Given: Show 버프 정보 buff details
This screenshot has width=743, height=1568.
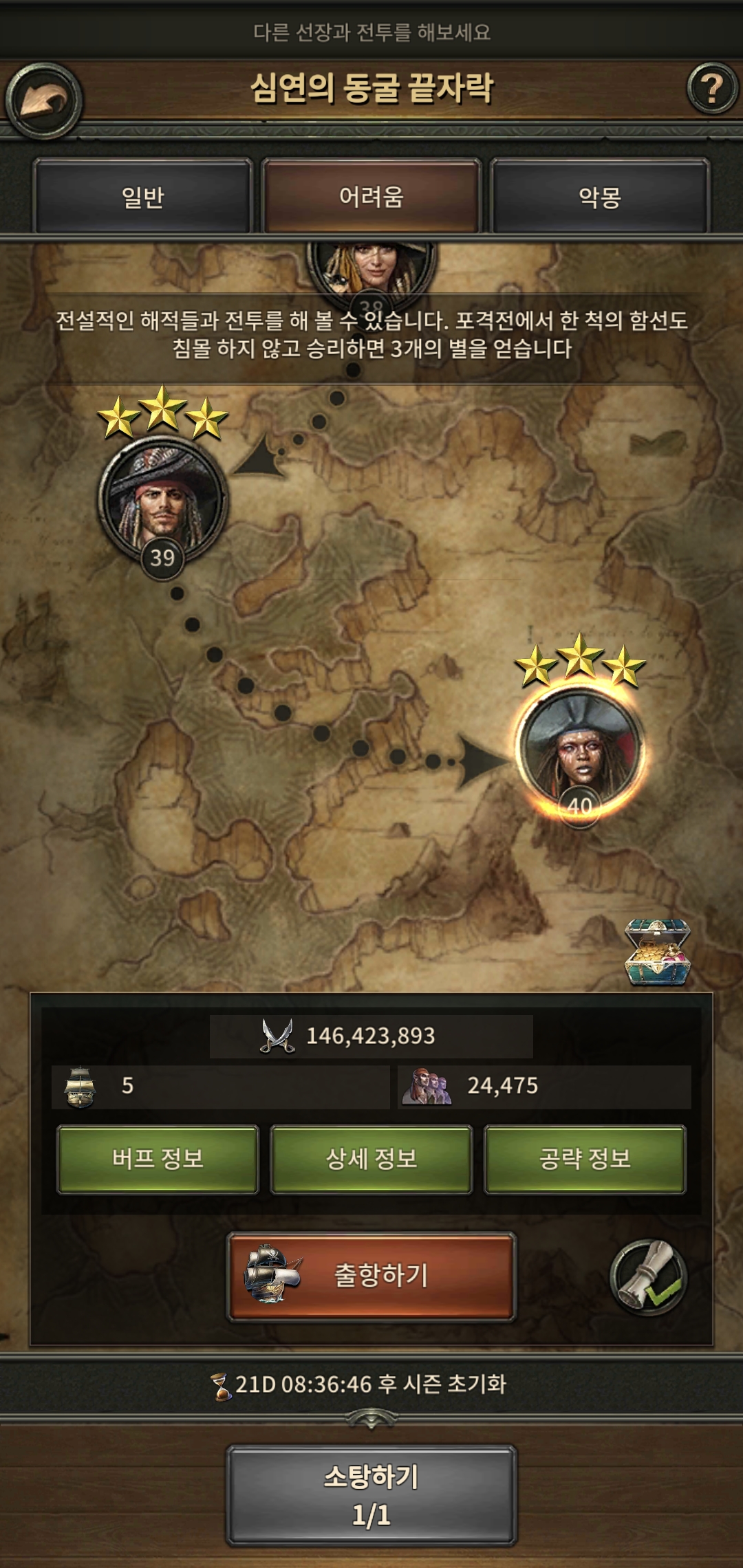Looking at the screenshot, I should coord(158,1159).
